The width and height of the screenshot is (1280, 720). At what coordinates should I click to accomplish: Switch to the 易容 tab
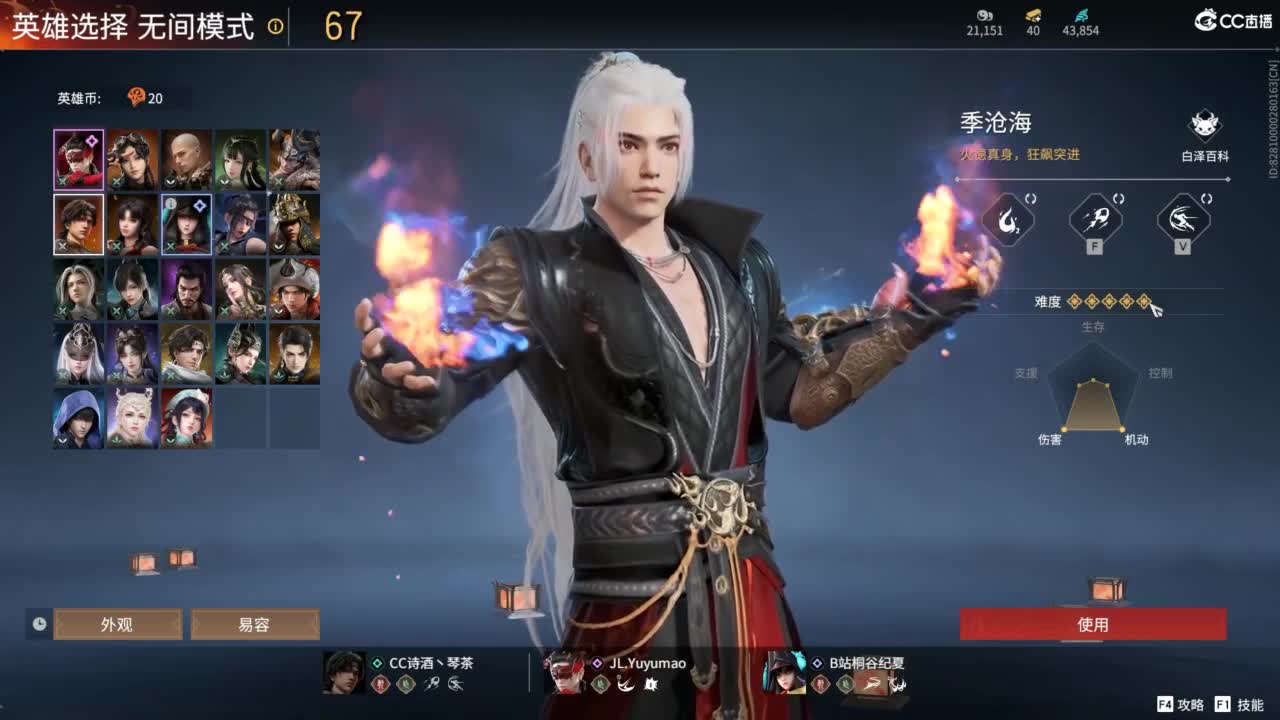point(255,623)
